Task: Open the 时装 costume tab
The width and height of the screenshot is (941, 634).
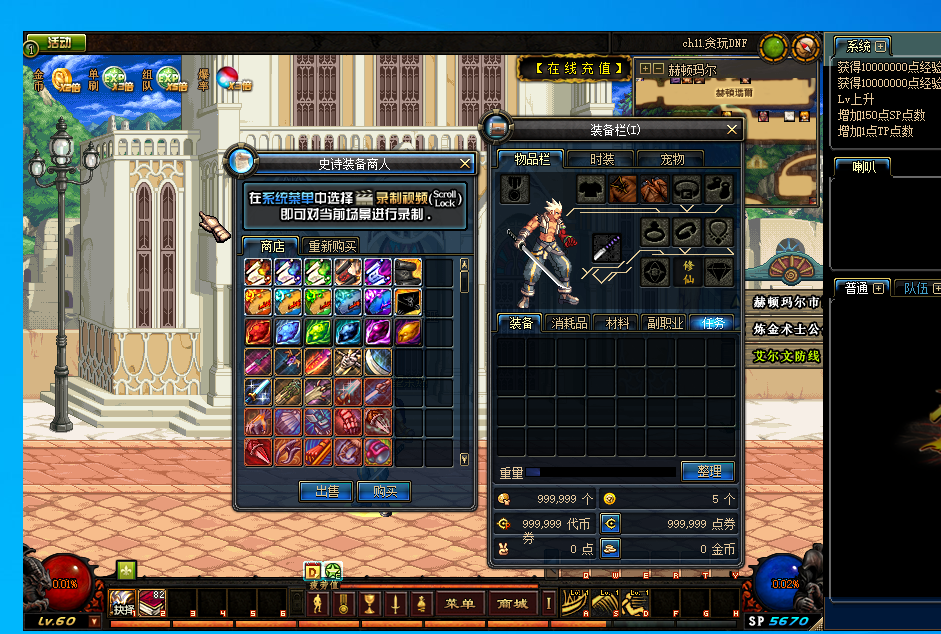Action: tap(602, 159)
